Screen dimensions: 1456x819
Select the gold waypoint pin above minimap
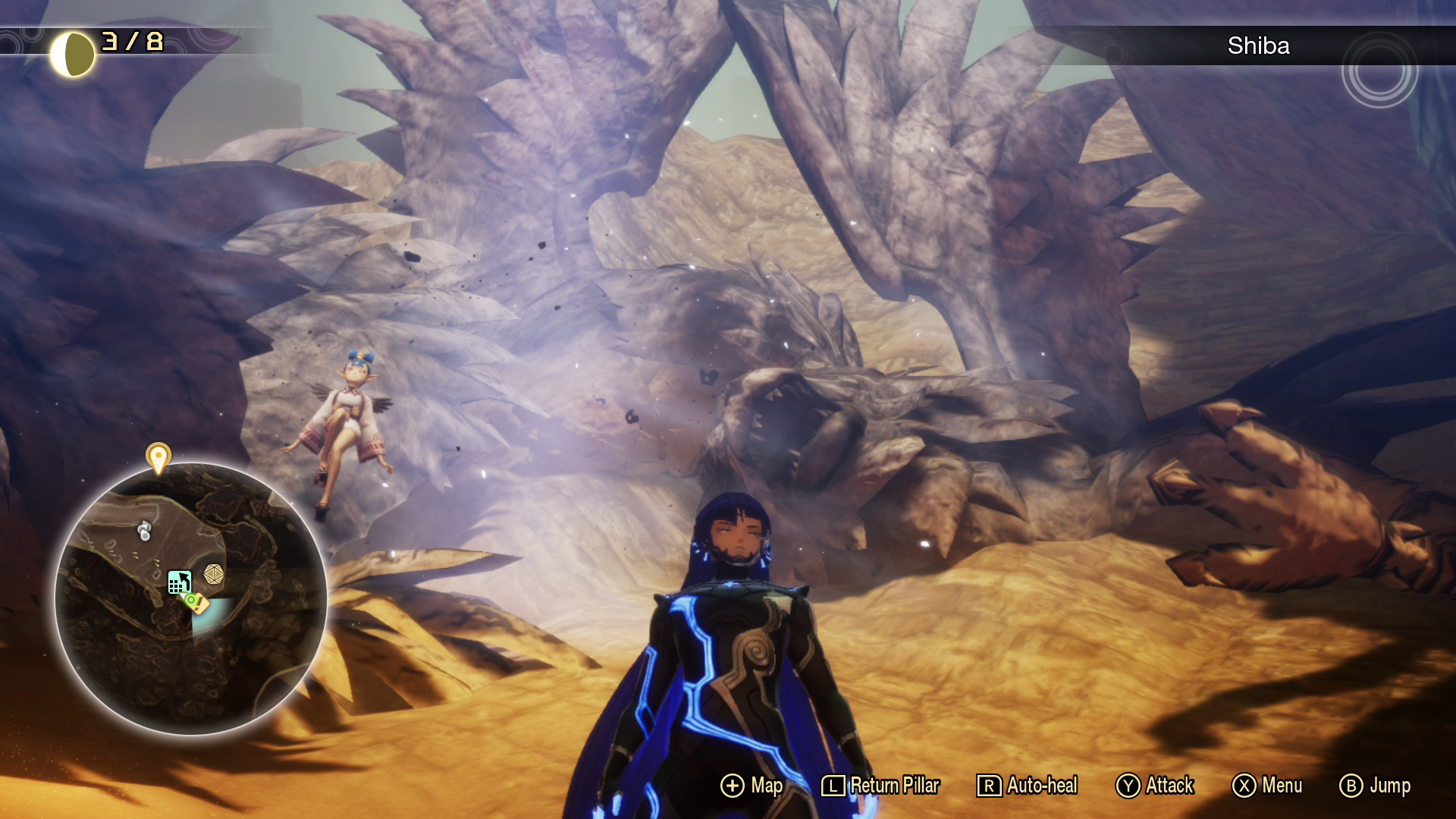tap(158, 457)
